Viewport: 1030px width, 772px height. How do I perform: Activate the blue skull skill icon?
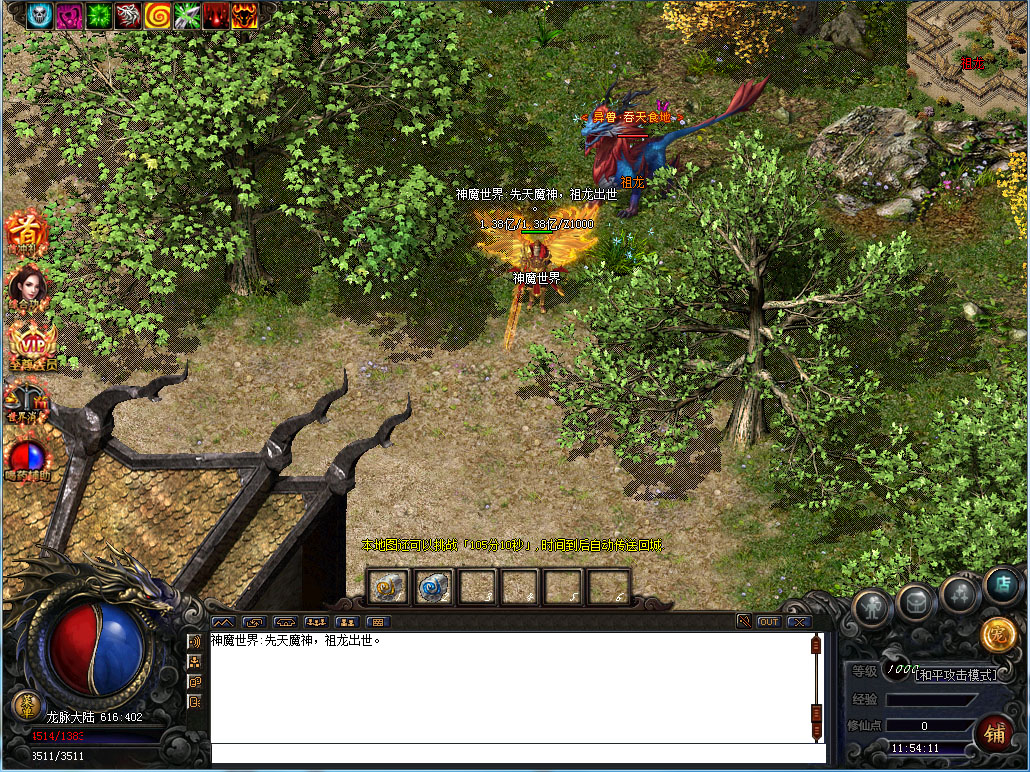40,15
